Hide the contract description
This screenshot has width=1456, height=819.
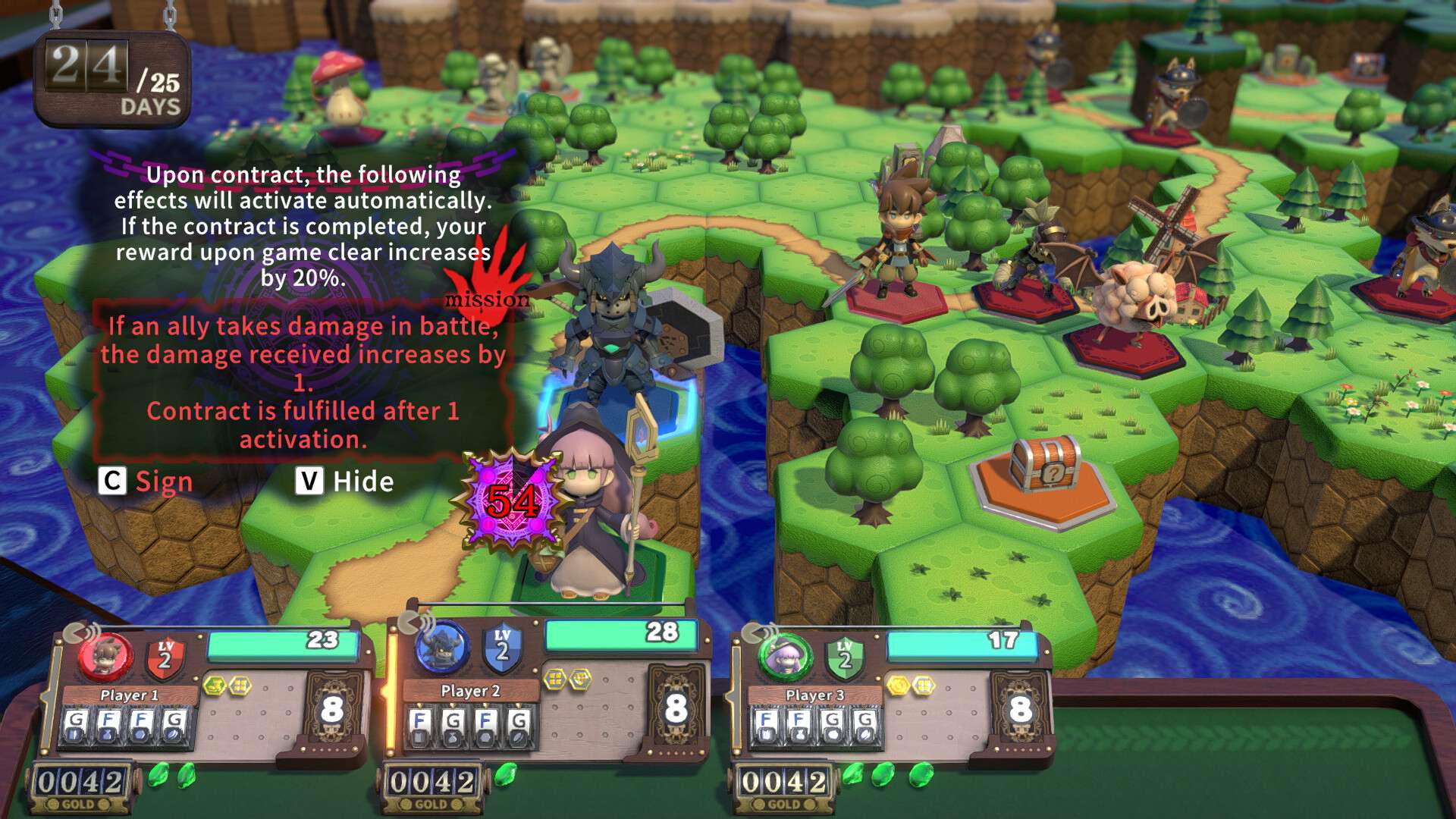pyautogui.click(x=346, y=482)
